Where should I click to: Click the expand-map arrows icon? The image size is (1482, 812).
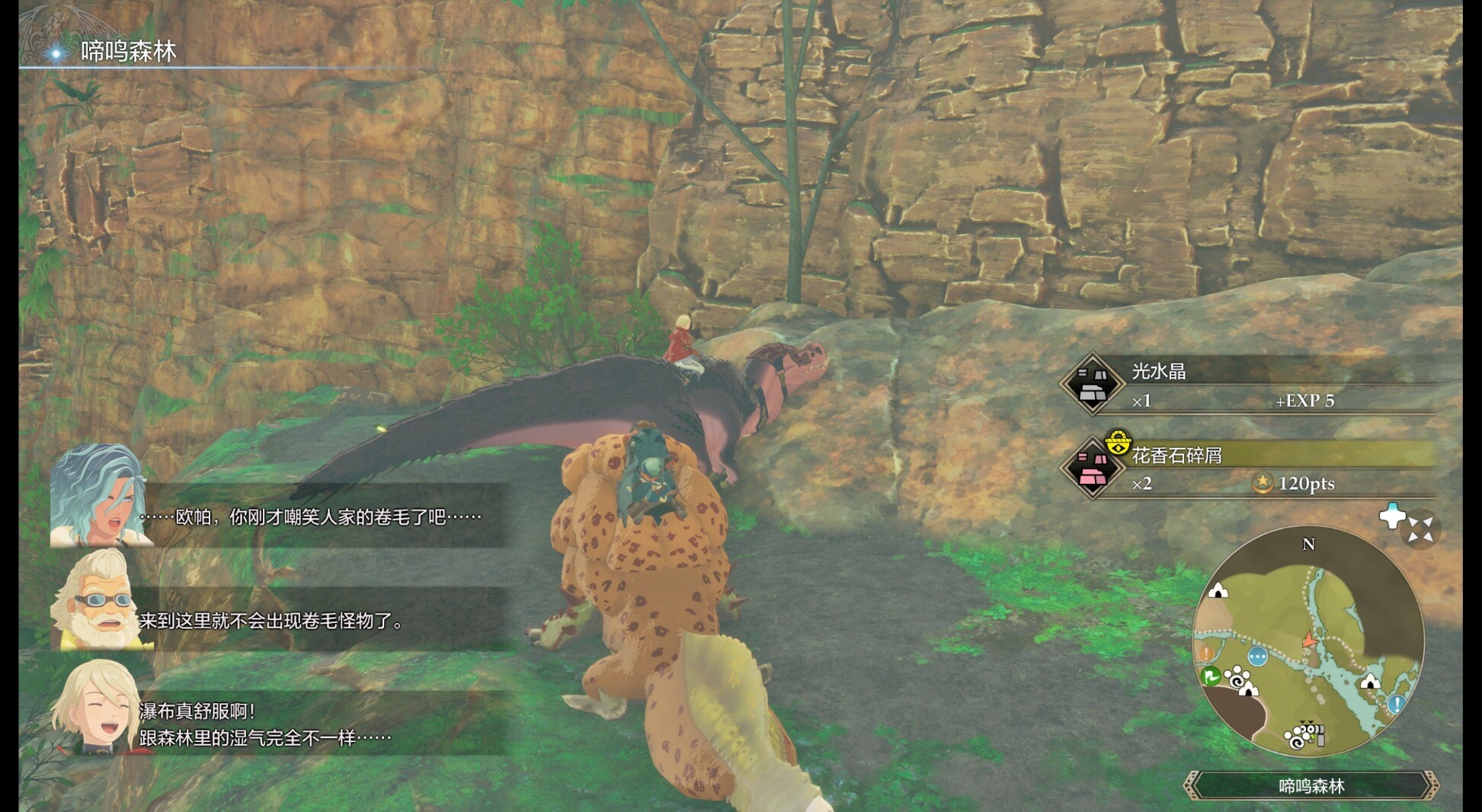1420,529
